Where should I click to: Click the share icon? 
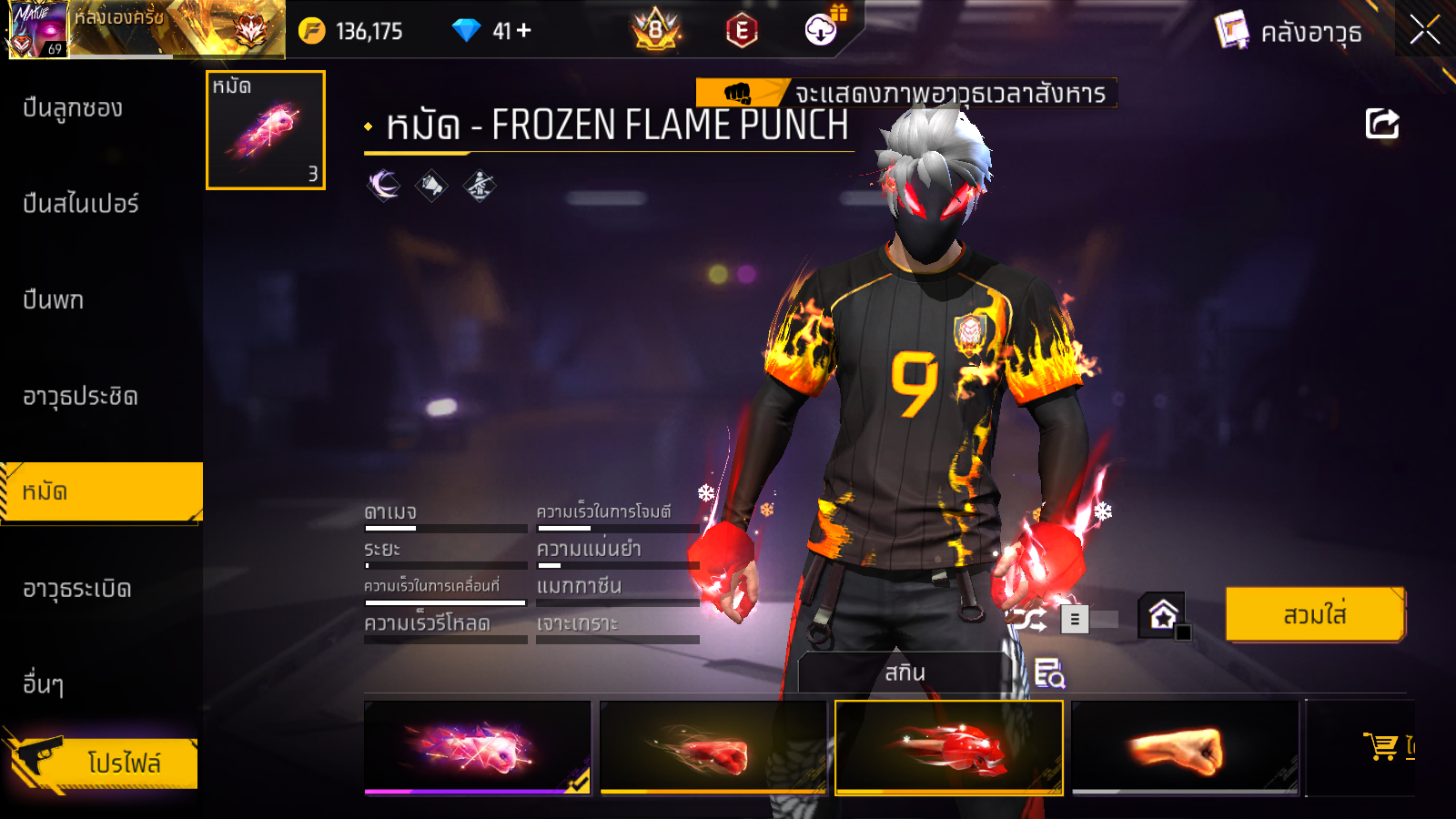(1381, 124)
